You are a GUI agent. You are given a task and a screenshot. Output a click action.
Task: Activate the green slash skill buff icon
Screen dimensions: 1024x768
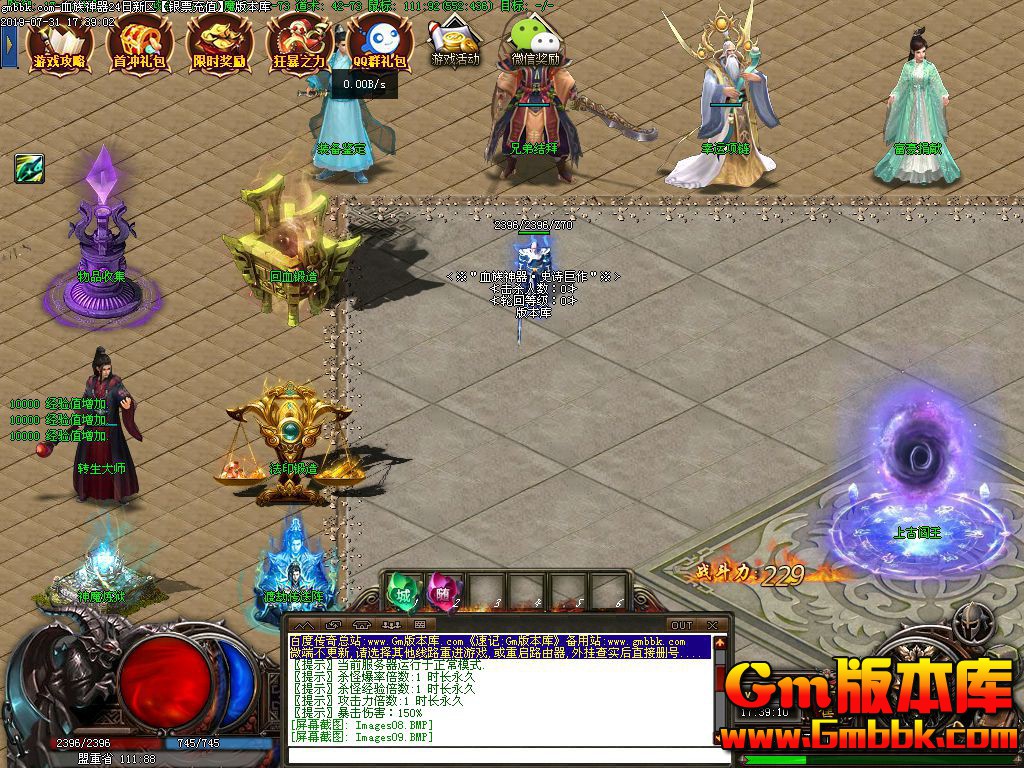[x=28, y=168]
